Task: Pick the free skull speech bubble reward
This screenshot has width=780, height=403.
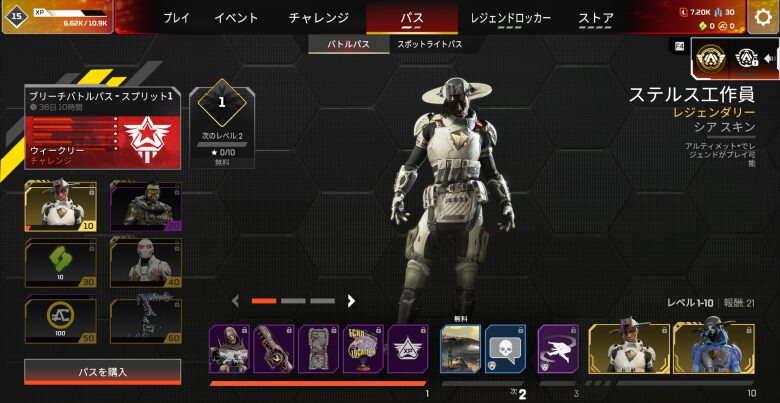Action: click(x=505, y=350)
